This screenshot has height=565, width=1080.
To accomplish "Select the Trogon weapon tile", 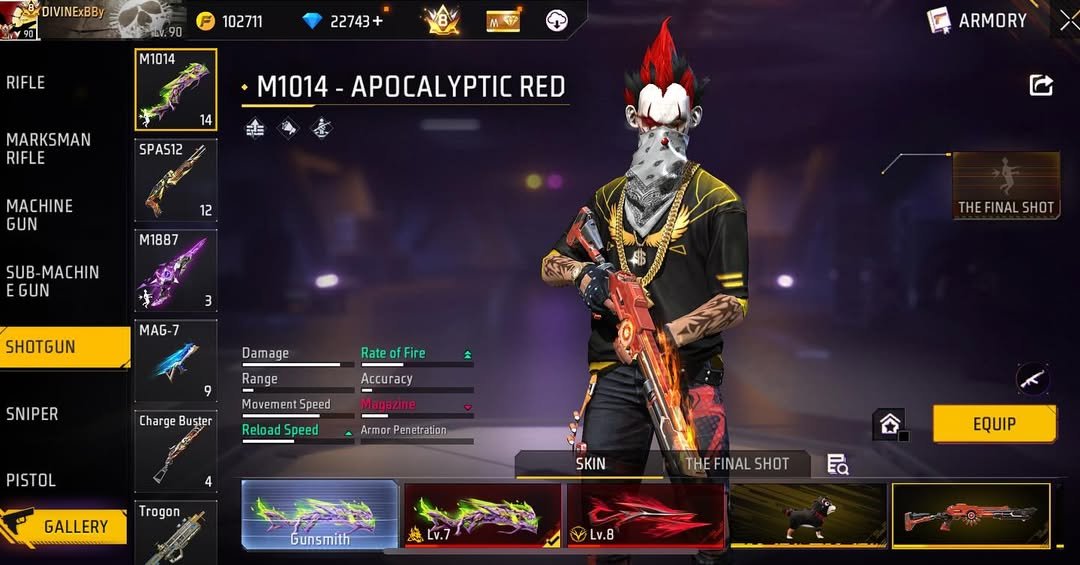I will coord(176,532).
